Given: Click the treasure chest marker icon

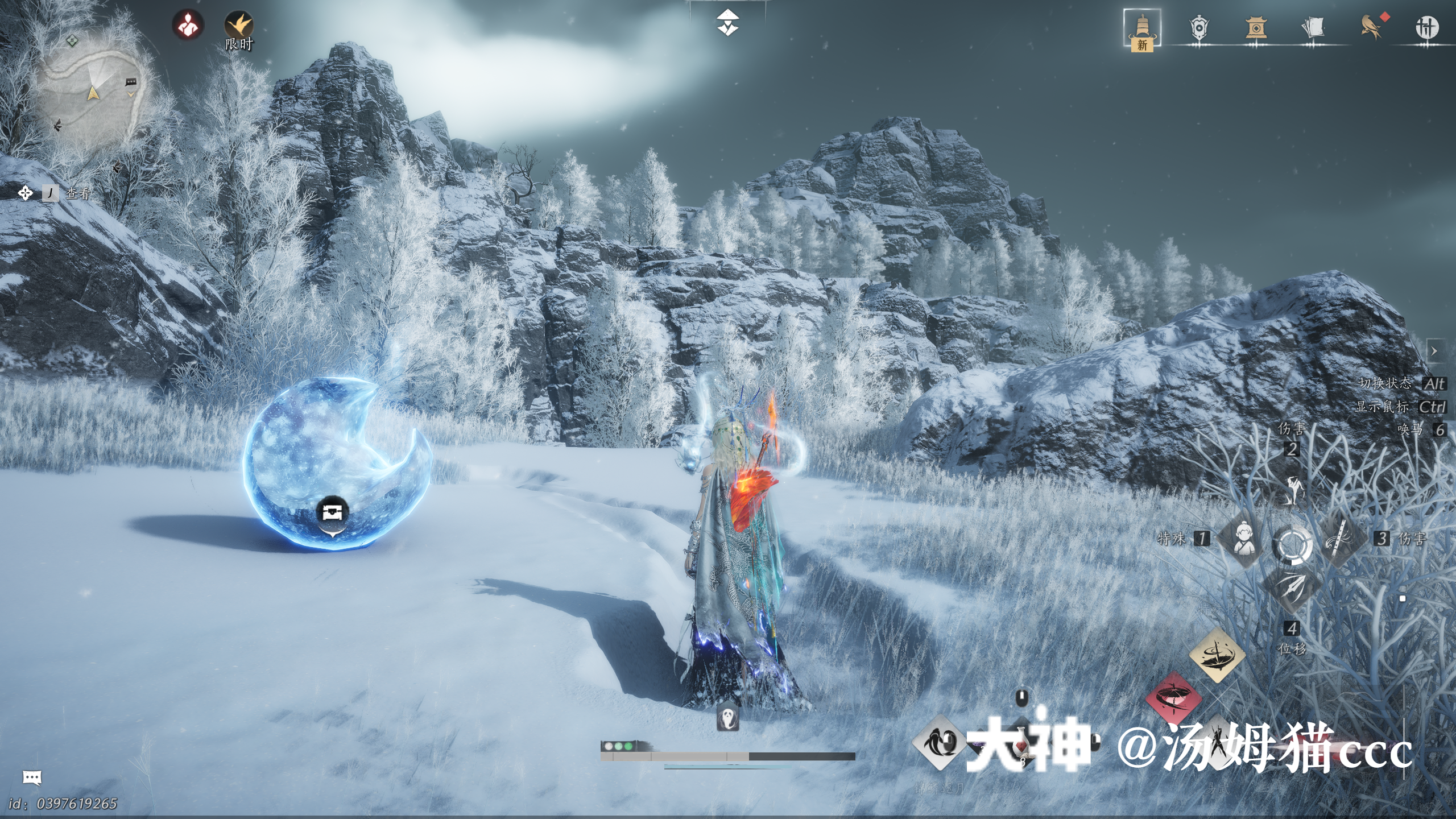Looking at the screenshot, I should coord(333,513).
